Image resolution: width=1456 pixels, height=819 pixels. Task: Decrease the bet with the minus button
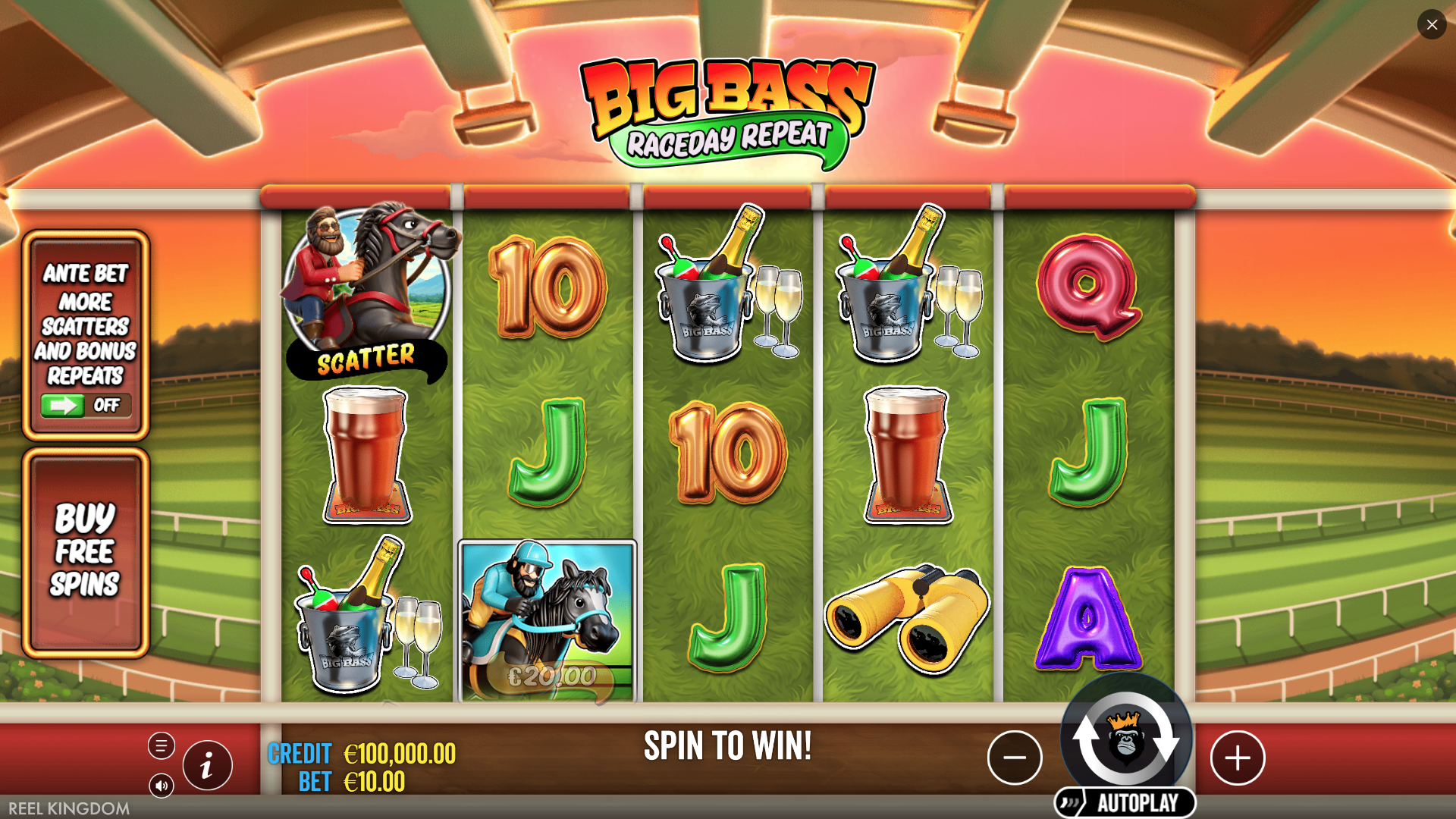click(x=1015, y=758)
